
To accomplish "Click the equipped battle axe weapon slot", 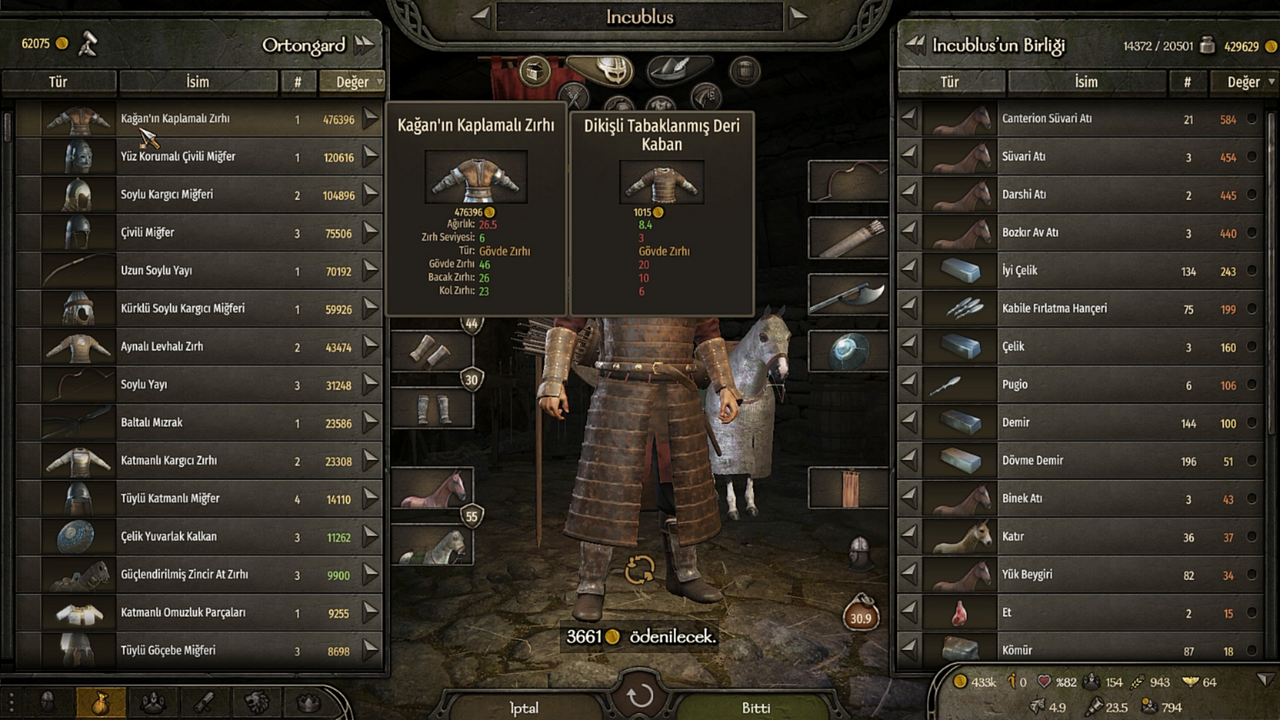I will tap(847, 295).
